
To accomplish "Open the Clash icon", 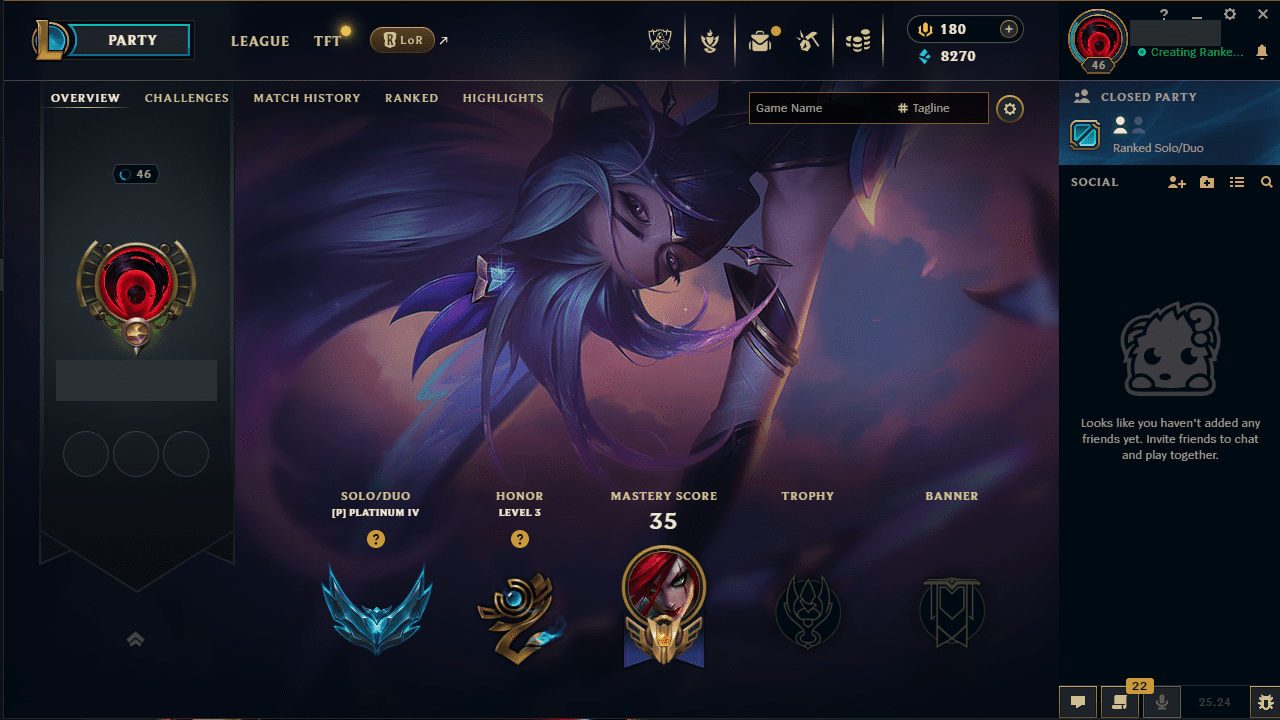I will tap(709, 41).
